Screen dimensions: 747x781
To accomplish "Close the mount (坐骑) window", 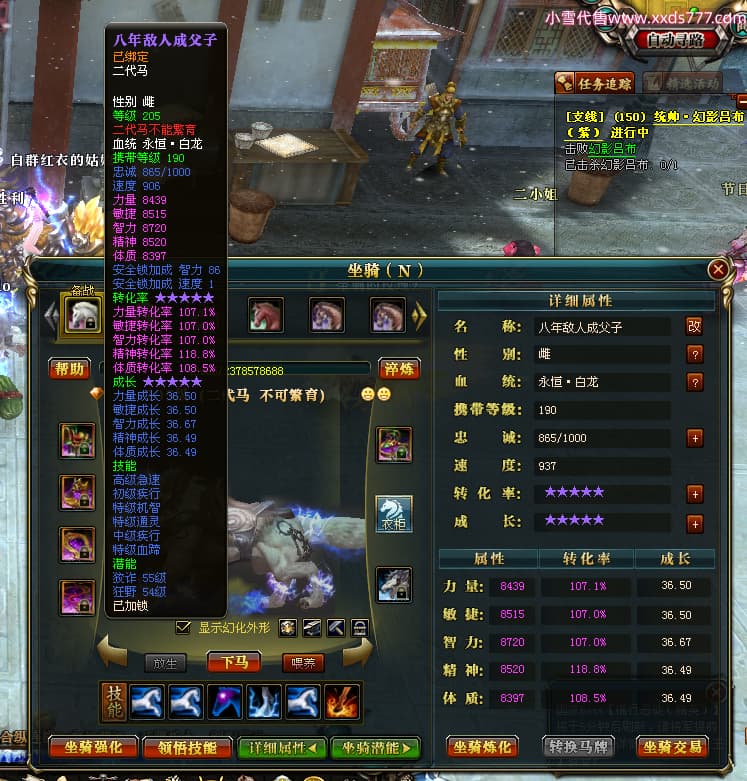I will coord(717,270).
